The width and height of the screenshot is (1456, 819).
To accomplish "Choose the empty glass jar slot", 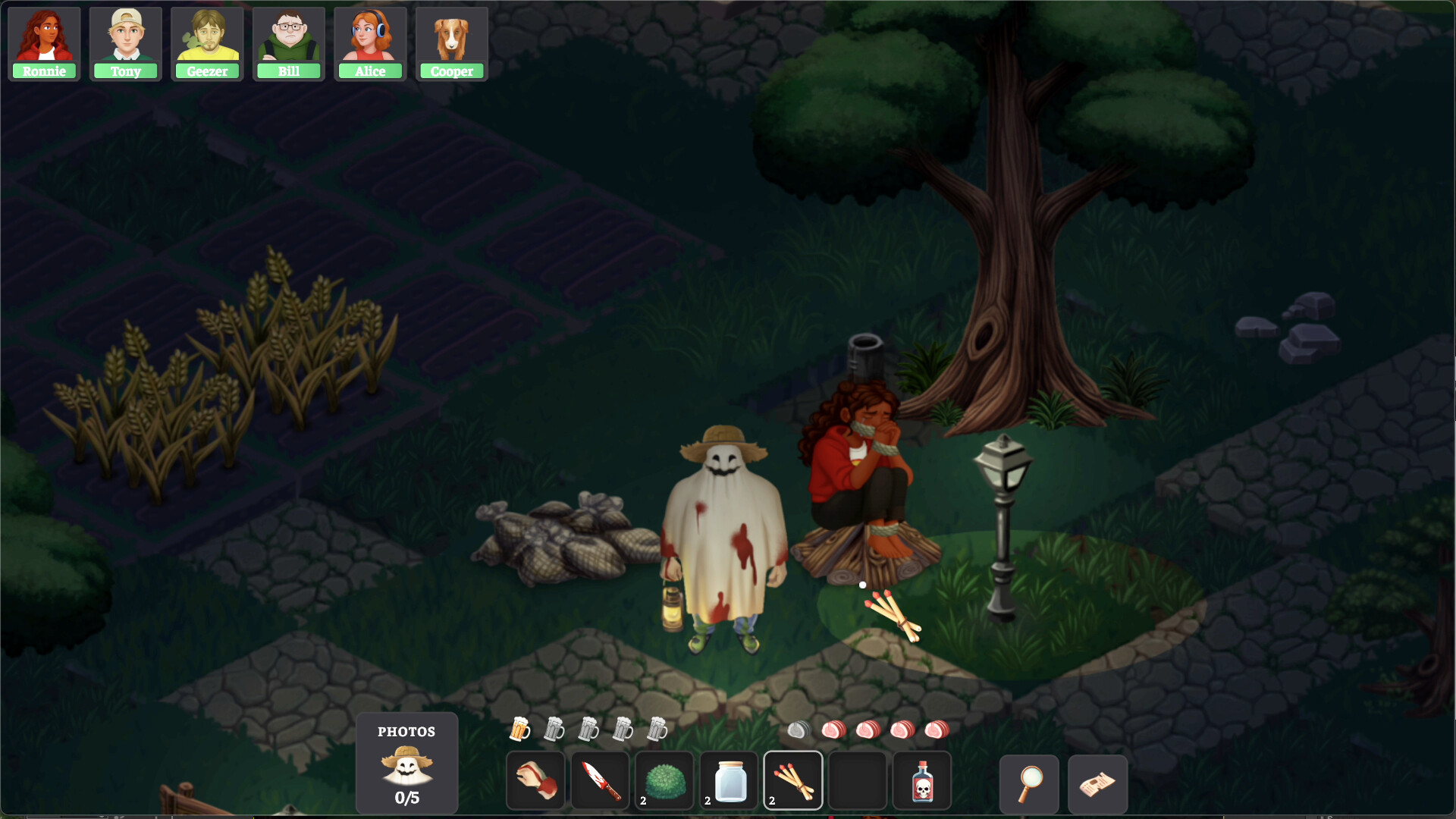I will click(x=730, y=781).
